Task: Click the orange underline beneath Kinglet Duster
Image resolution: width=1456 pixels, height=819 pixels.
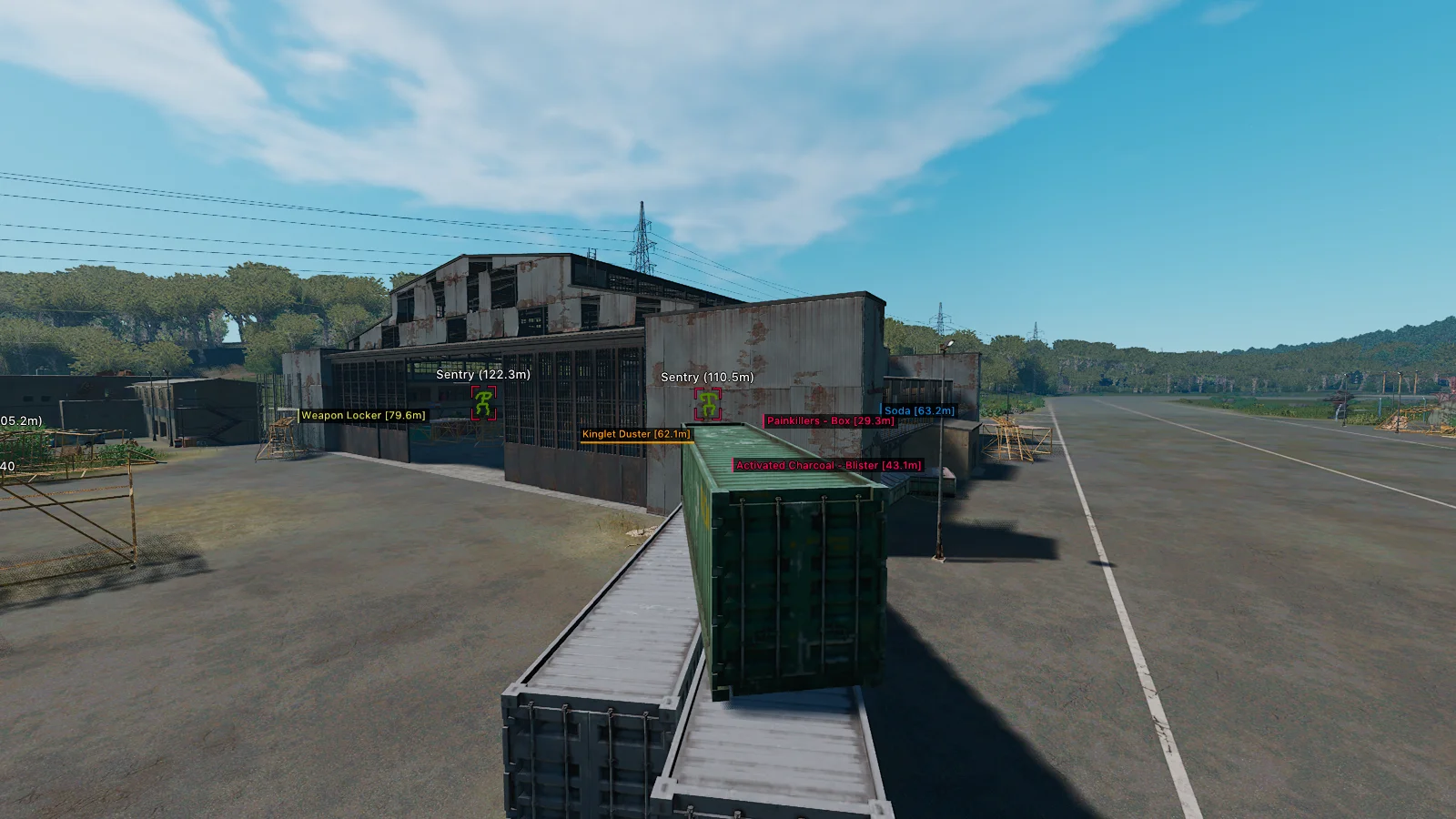Action: 636,442
